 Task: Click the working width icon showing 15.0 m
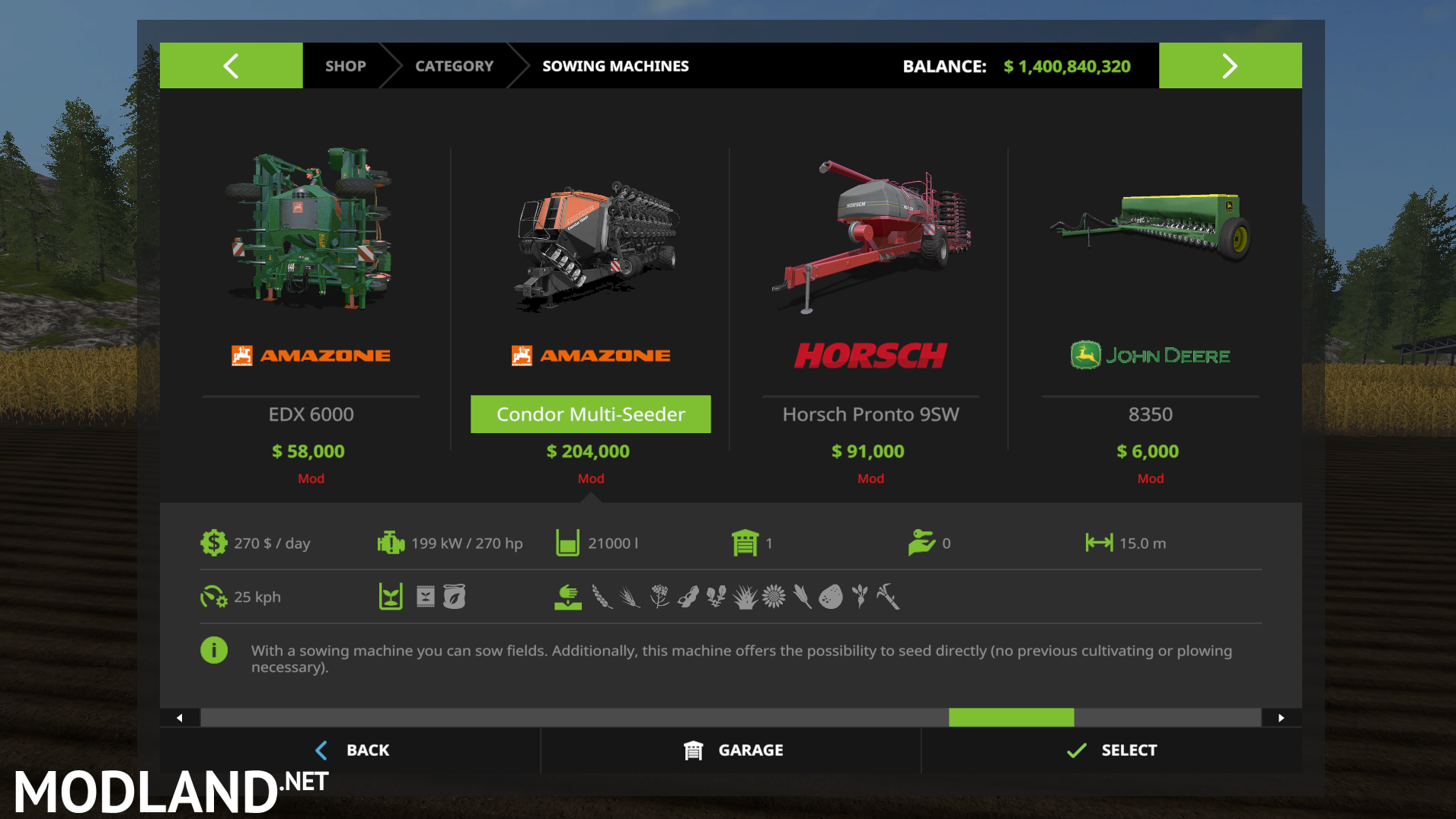point(1099,543)
